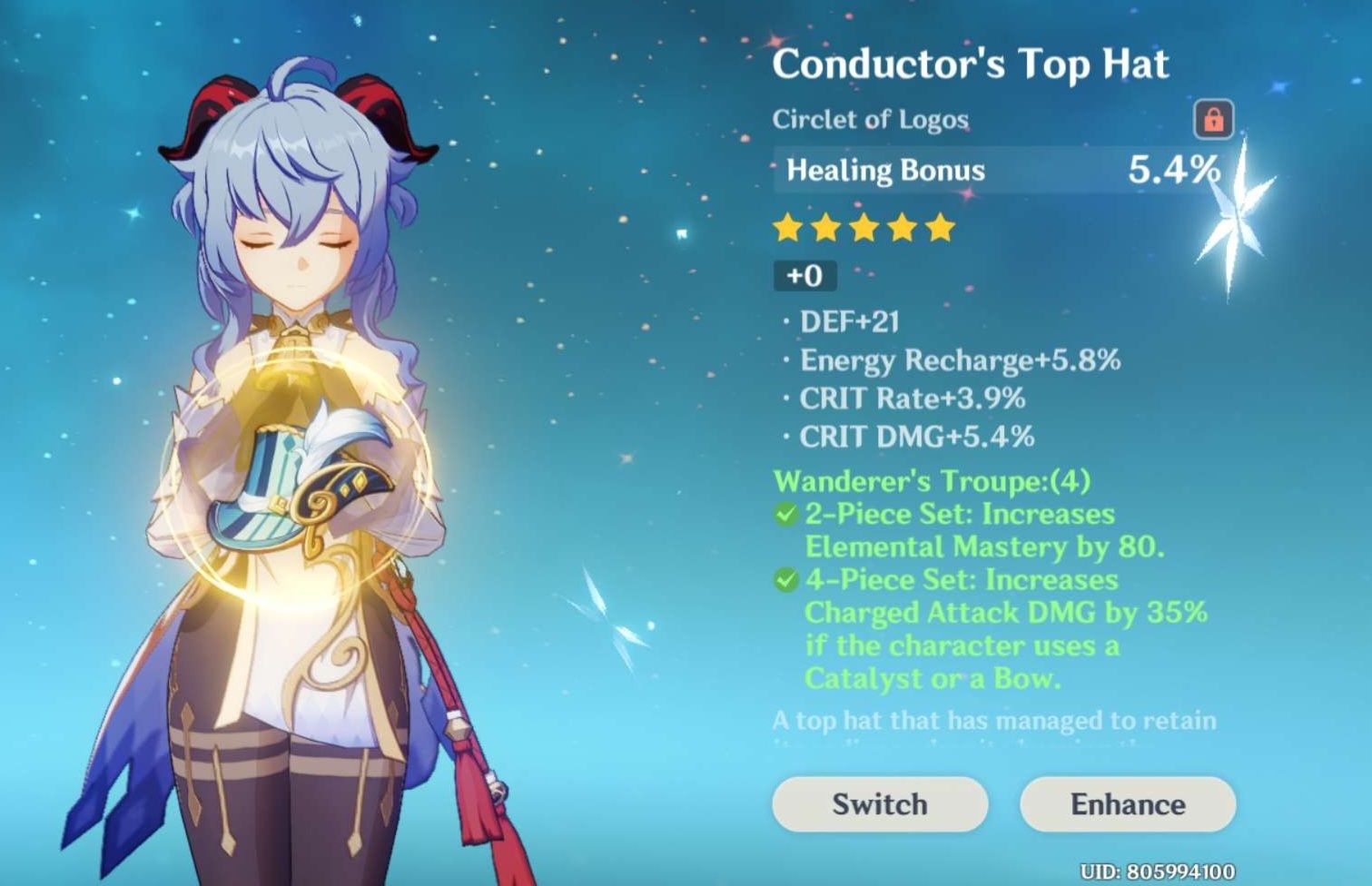Expand the artifact flavor text description
The height and width of the screenshot is (886, 1372).
(991, 720)
